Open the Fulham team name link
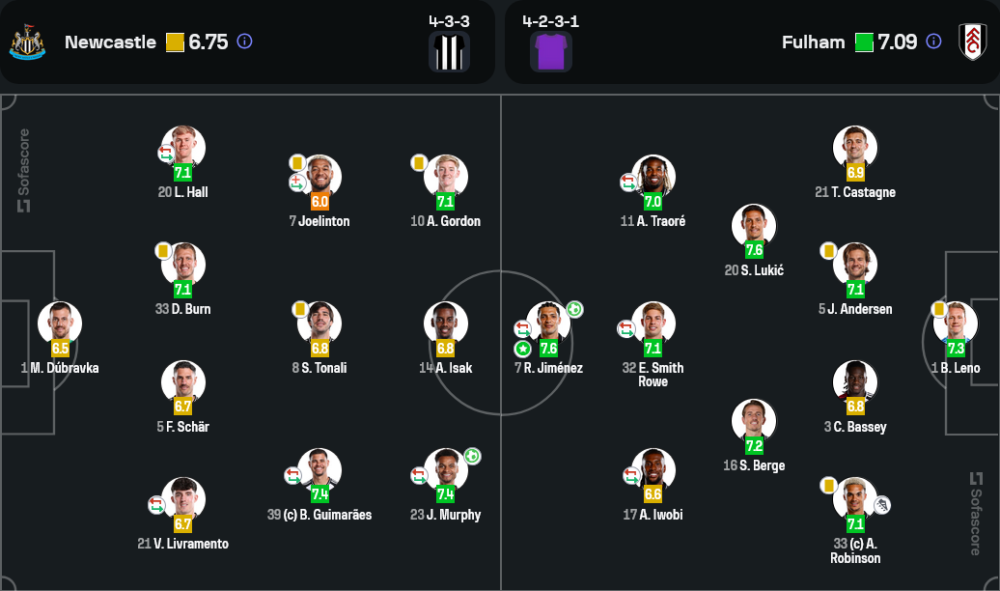The image size is (1000, 591). tap(813, 42)
